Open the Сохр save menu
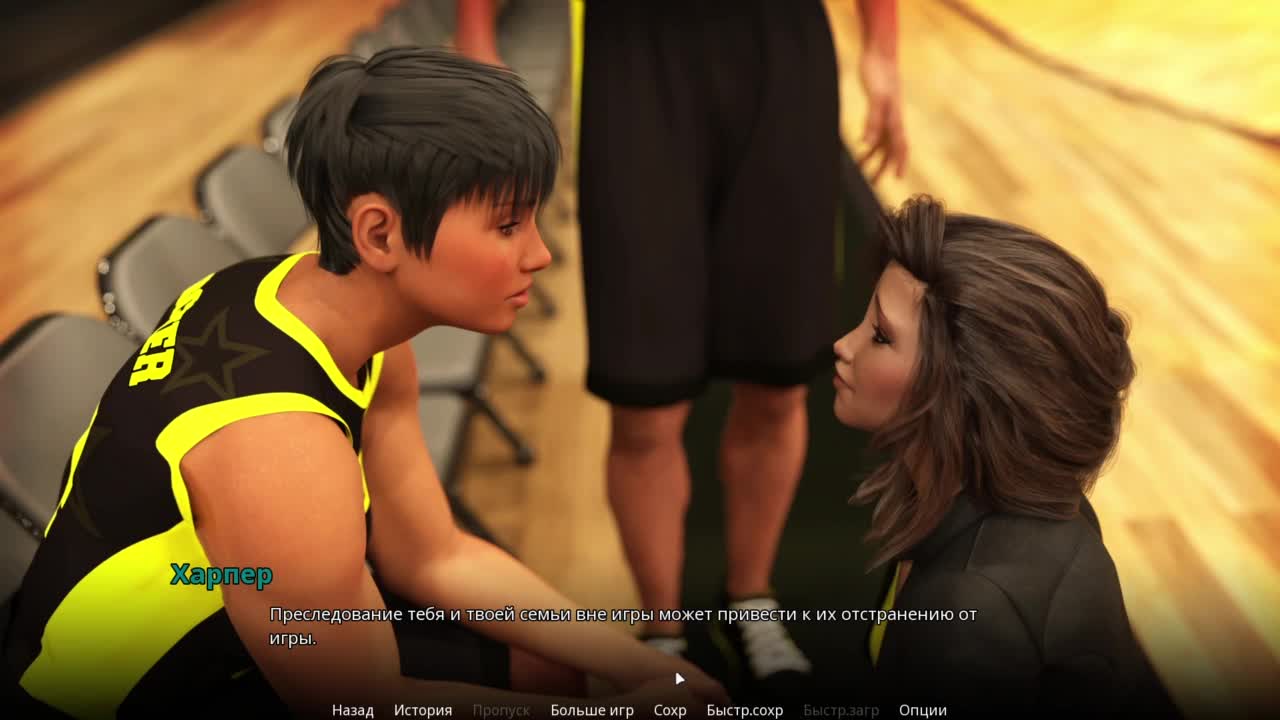This screenshot has height=720, width=1280. [x=670, y=710]
